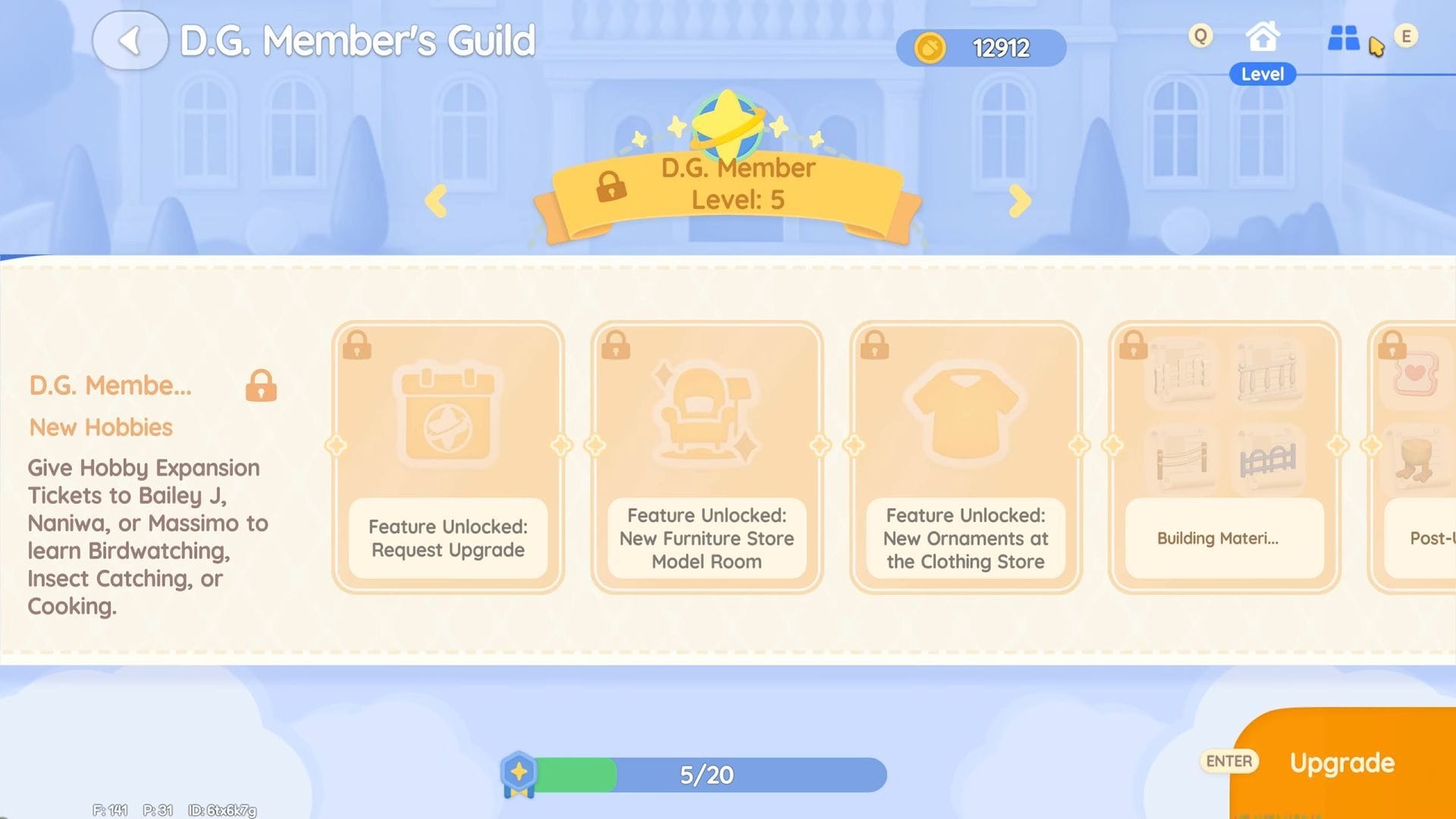
Task: Select the New Ornaments at Clothing Store card
Action: [965, 457]
